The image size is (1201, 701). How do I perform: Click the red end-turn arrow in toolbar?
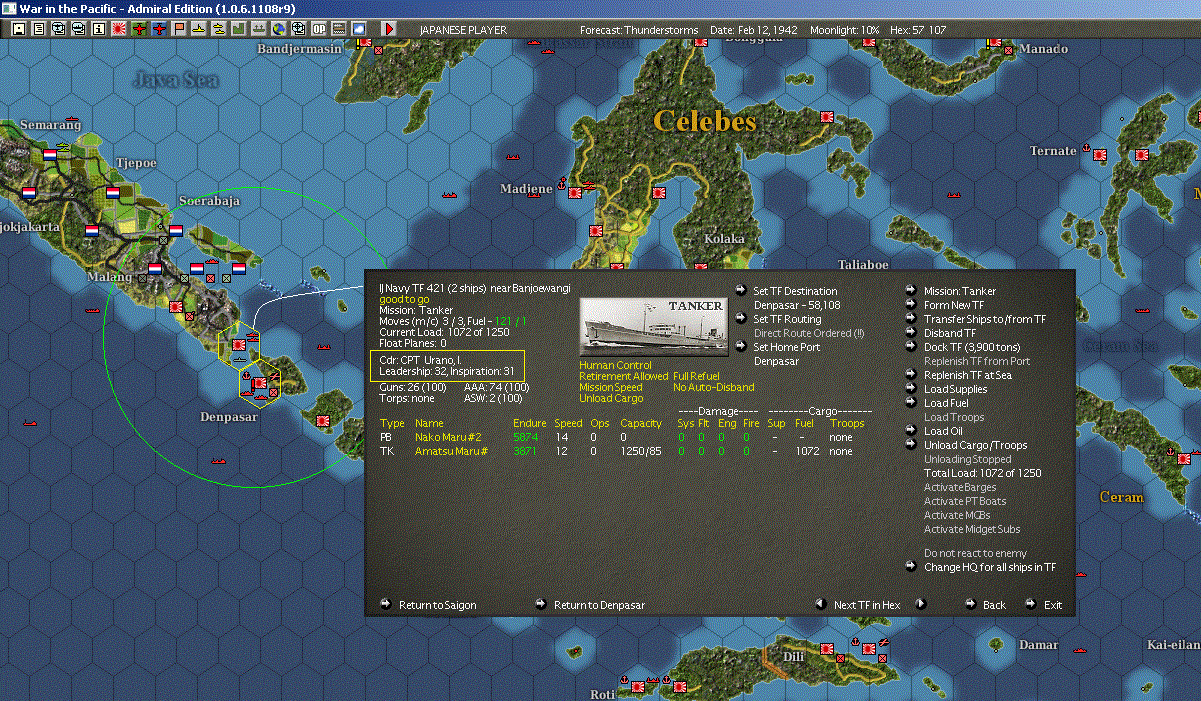pos(389,29)
